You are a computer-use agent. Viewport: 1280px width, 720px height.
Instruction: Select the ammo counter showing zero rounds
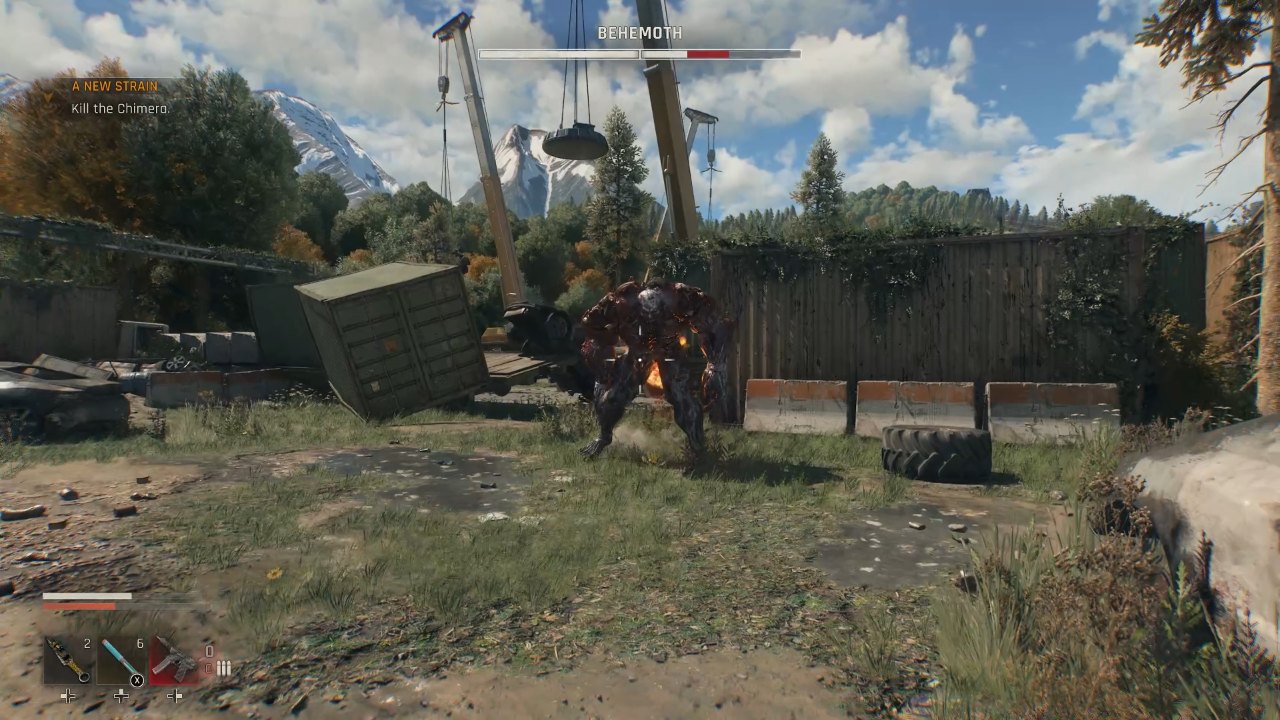coord(209,650)
